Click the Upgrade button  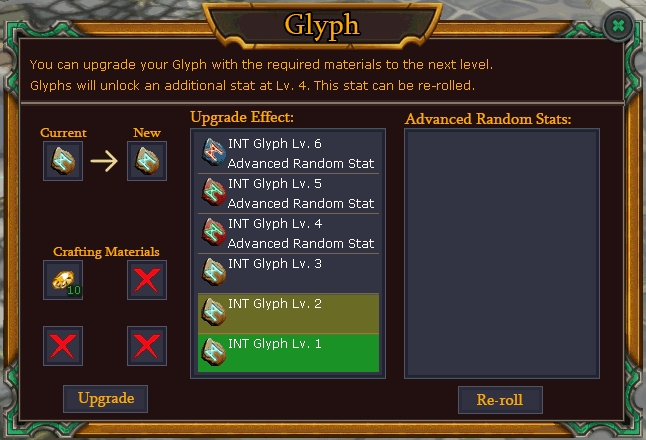(106, 398)
